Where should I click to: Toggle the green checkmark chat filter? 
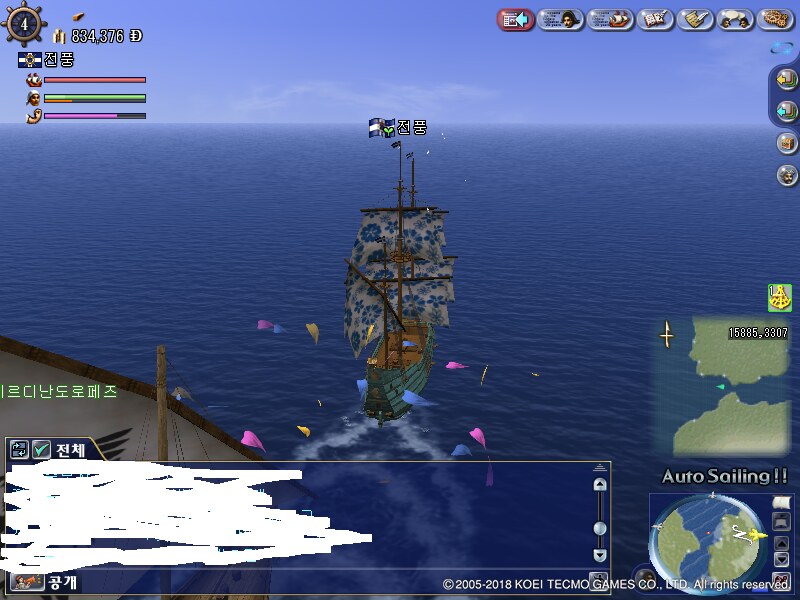click(x=41, y=450)
